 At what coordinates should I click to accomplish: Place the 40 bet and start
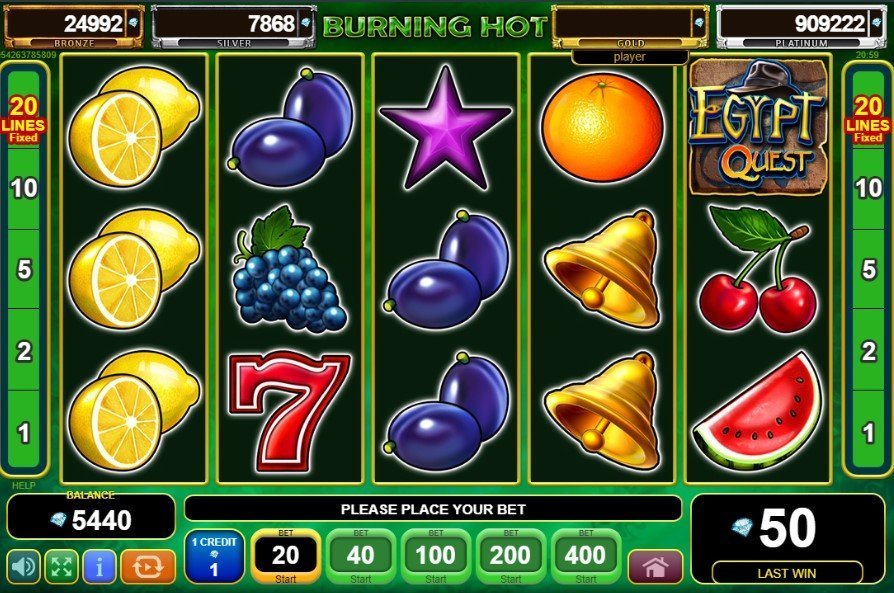pyautogui.click(x=360, y=556)
